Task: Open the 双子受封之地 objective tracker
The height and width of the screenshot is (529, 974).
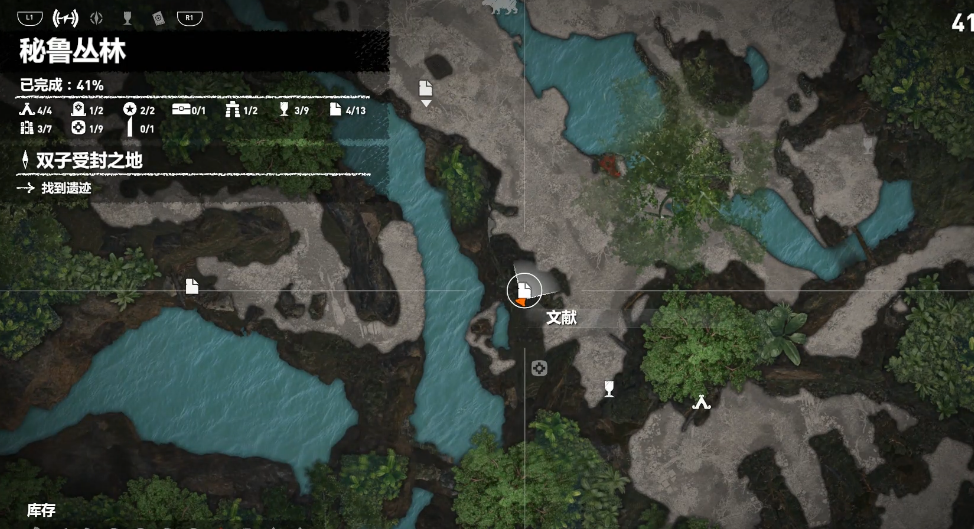Action: coord(92,159)
